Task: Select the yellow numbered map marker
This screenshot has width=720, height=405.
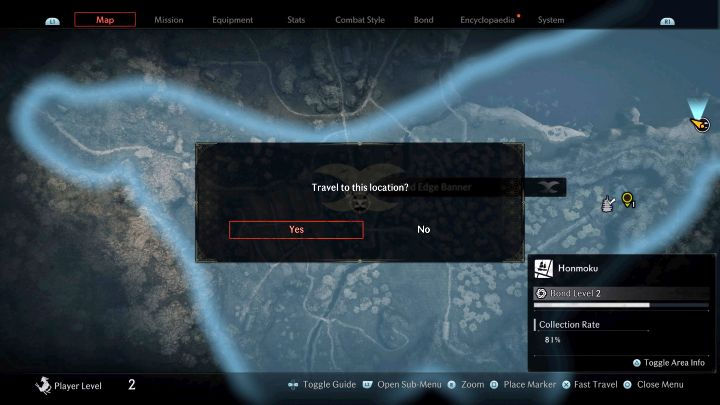Action: click(x=628, y=200)
